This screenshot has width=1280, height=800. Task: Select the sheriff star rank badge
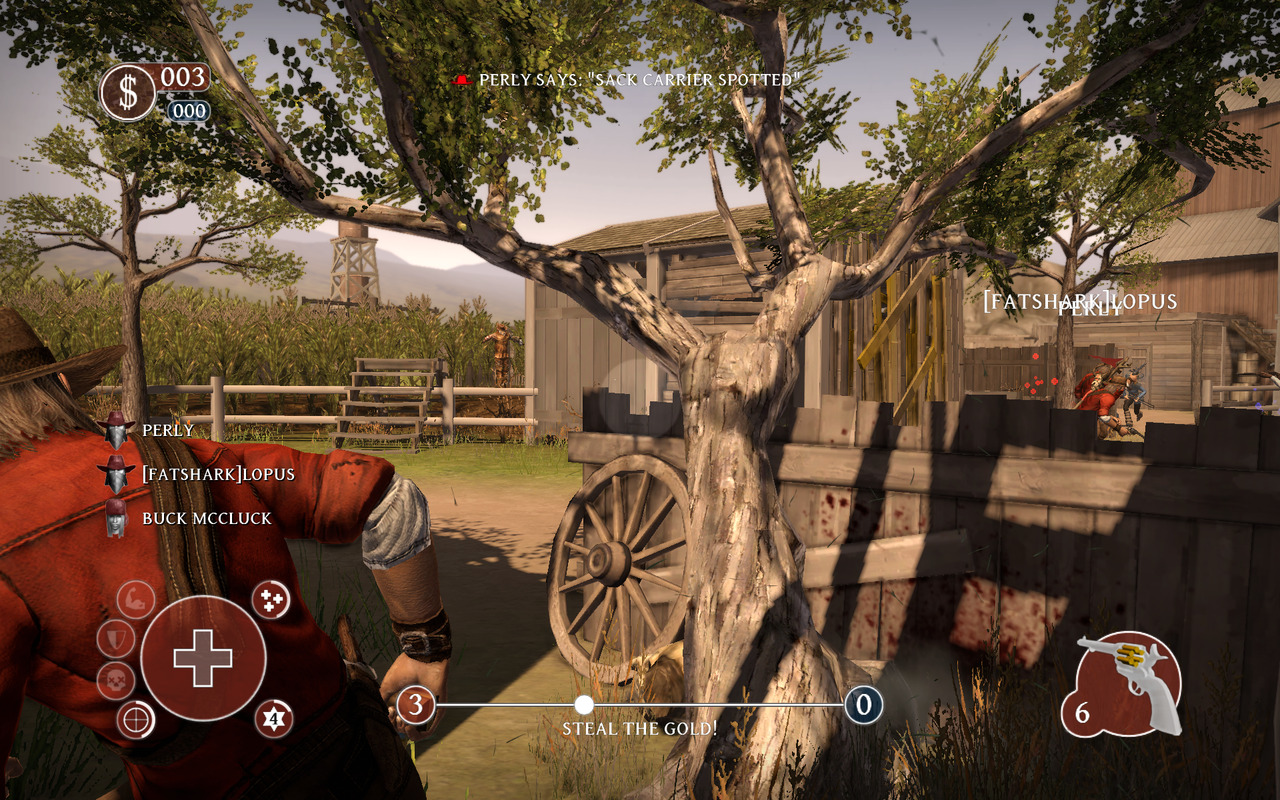click(x=273, y=718)
